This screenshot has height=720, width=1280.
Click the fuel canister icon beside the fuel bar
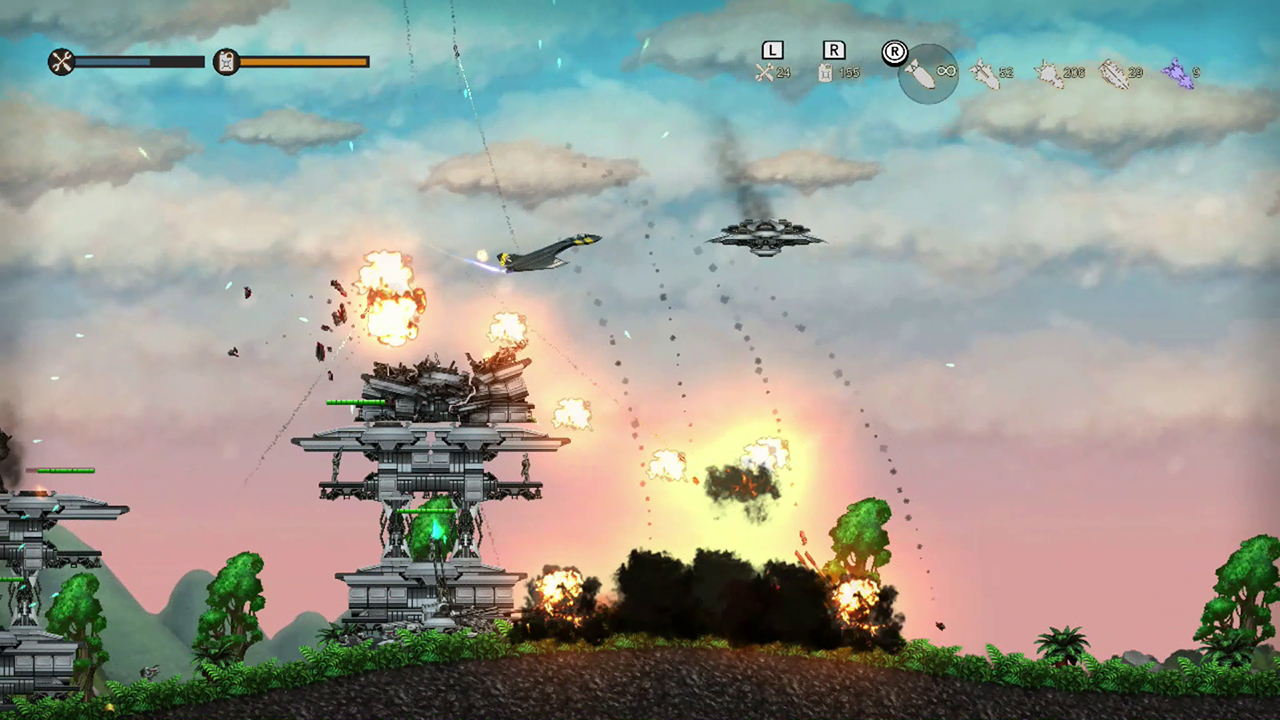click(226, 61)
